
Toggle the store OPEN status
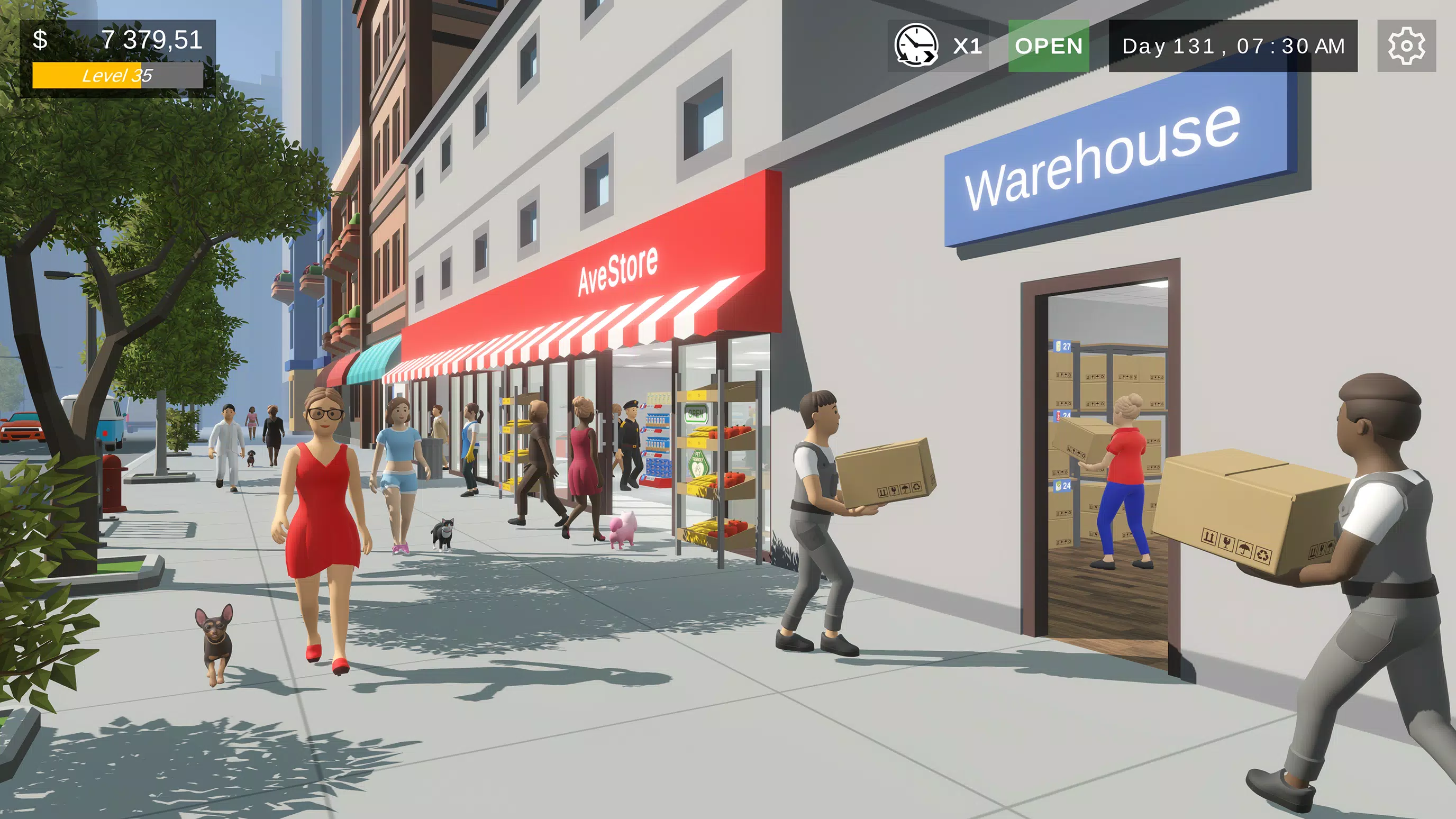tap(1049, 47)
